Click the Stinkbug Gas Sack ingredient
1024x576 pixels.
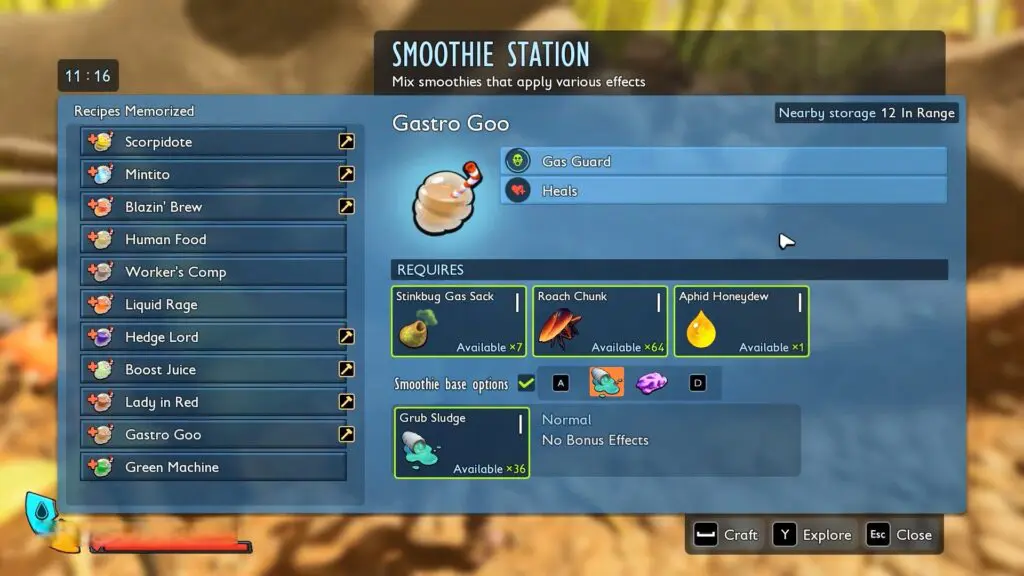coord(460,321)
